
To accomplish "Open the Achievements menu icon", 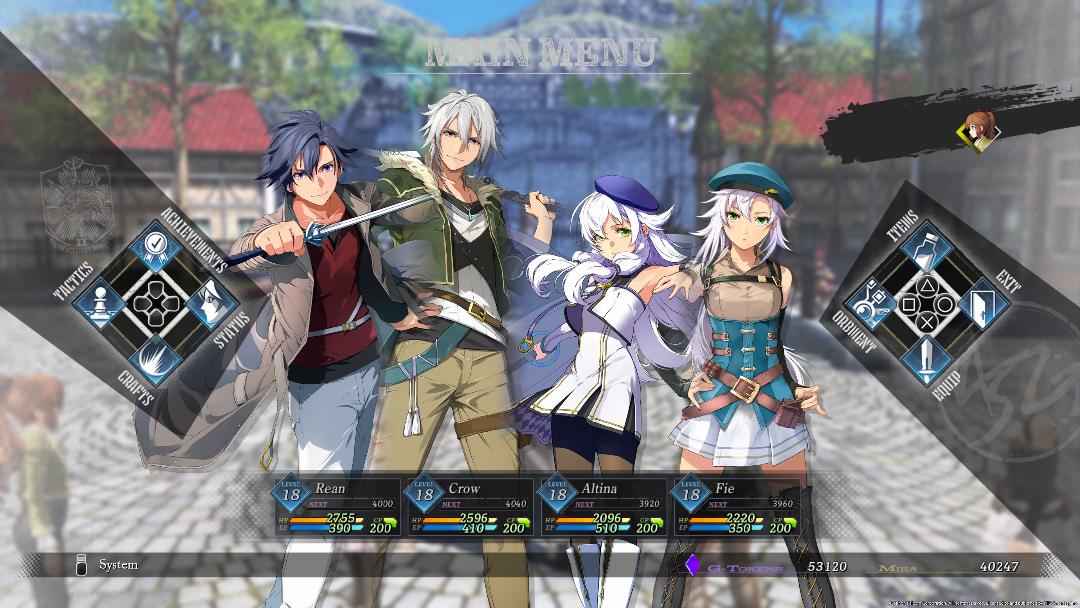I will click(x=156, y=246).
